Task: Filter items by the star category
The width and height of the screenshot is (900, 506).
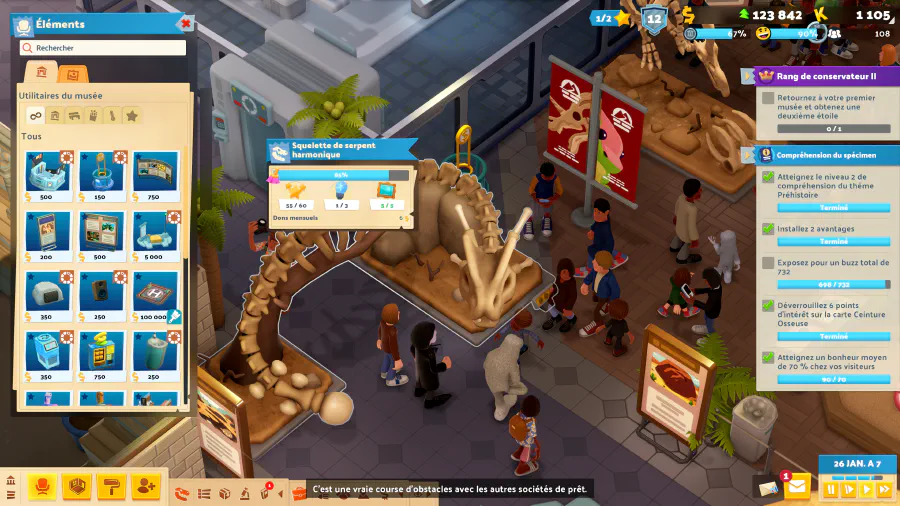Action: (x=131, y=116)
